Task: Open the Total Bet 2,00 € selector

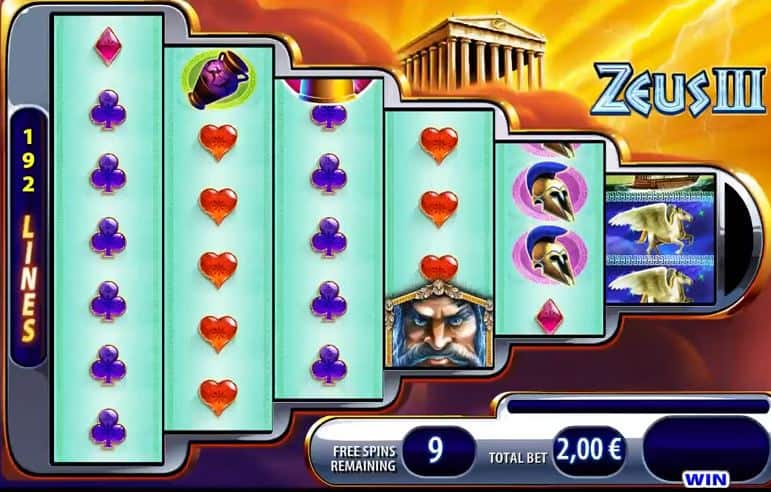Action: 589,450
